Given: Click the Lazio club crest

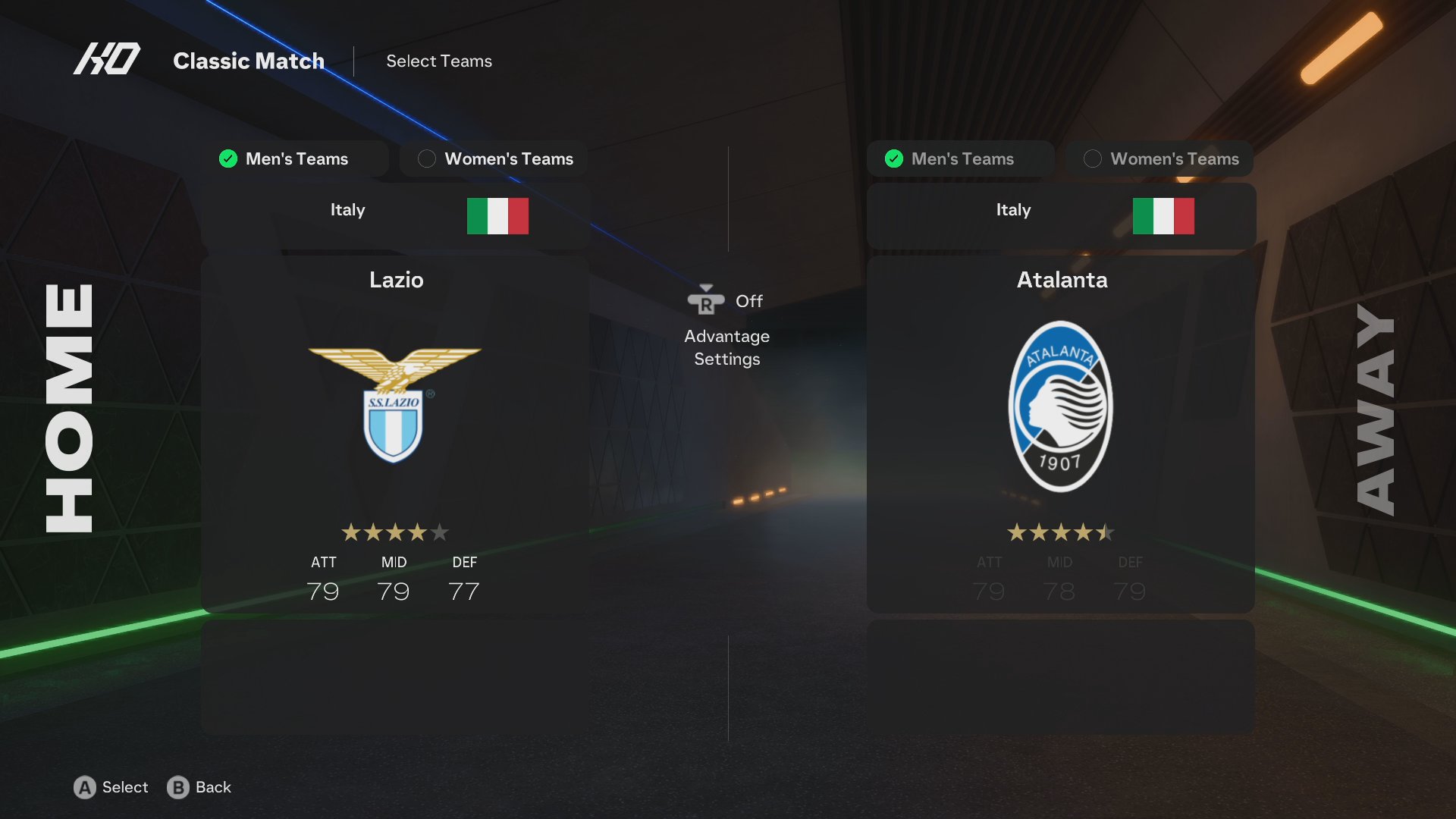Looking at the screenshot, I should click(395, 406).
